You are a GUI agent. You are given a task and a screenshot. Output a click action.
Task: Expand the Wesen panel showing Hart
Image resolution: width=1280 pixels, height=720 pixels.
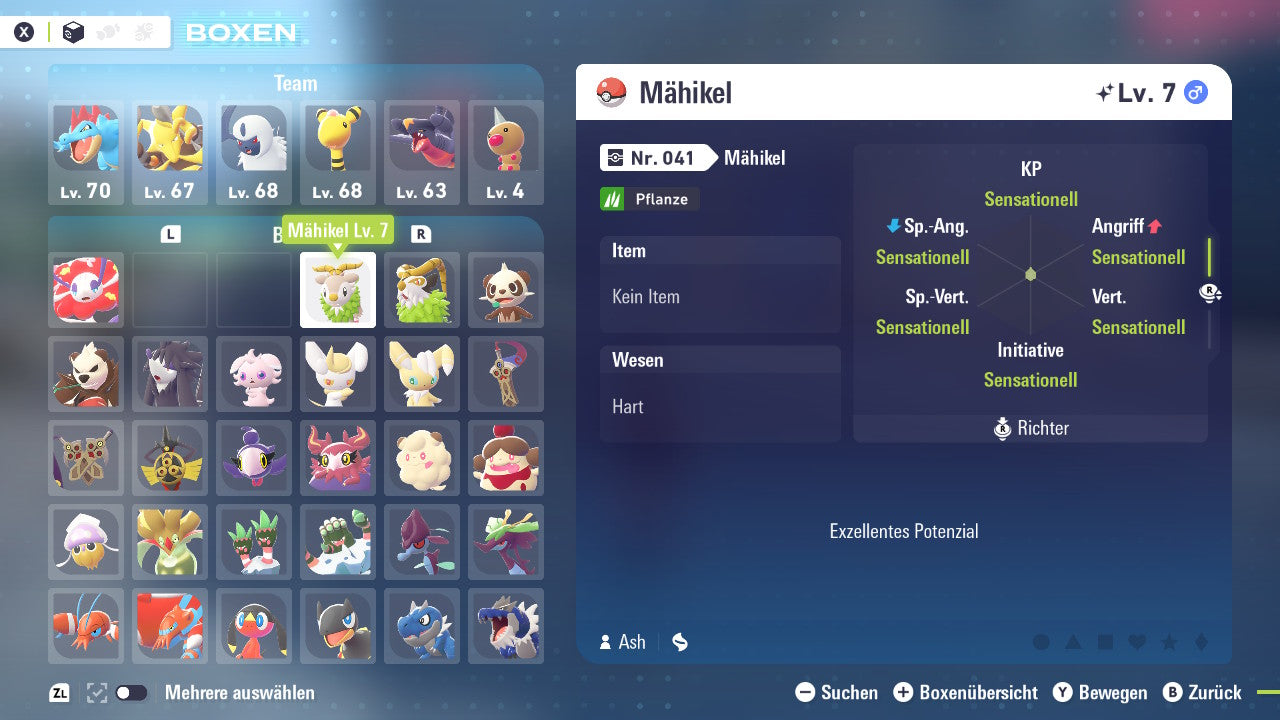(x=720, y=383)
